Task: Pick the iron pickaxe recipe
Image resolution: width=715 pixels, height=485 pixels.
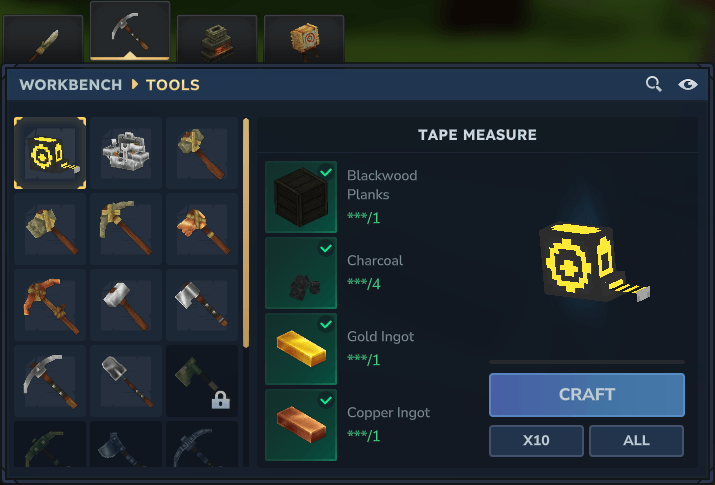Action: tap(50, 381)
